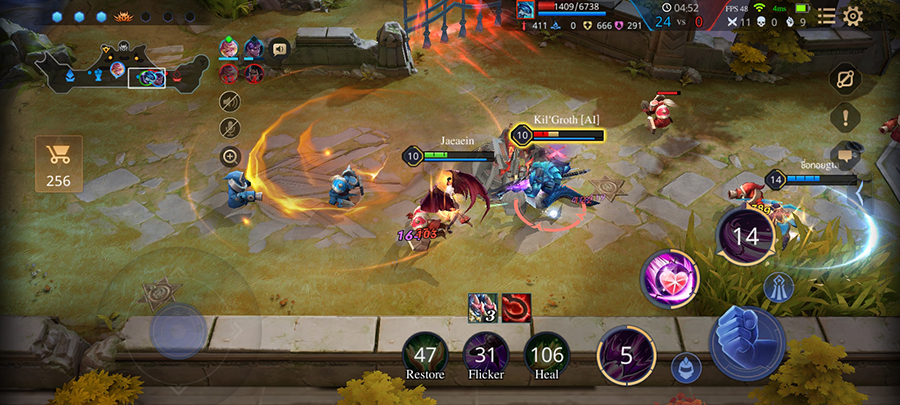Activate the Heal talent
900x405 pixels.
[546, 355]
